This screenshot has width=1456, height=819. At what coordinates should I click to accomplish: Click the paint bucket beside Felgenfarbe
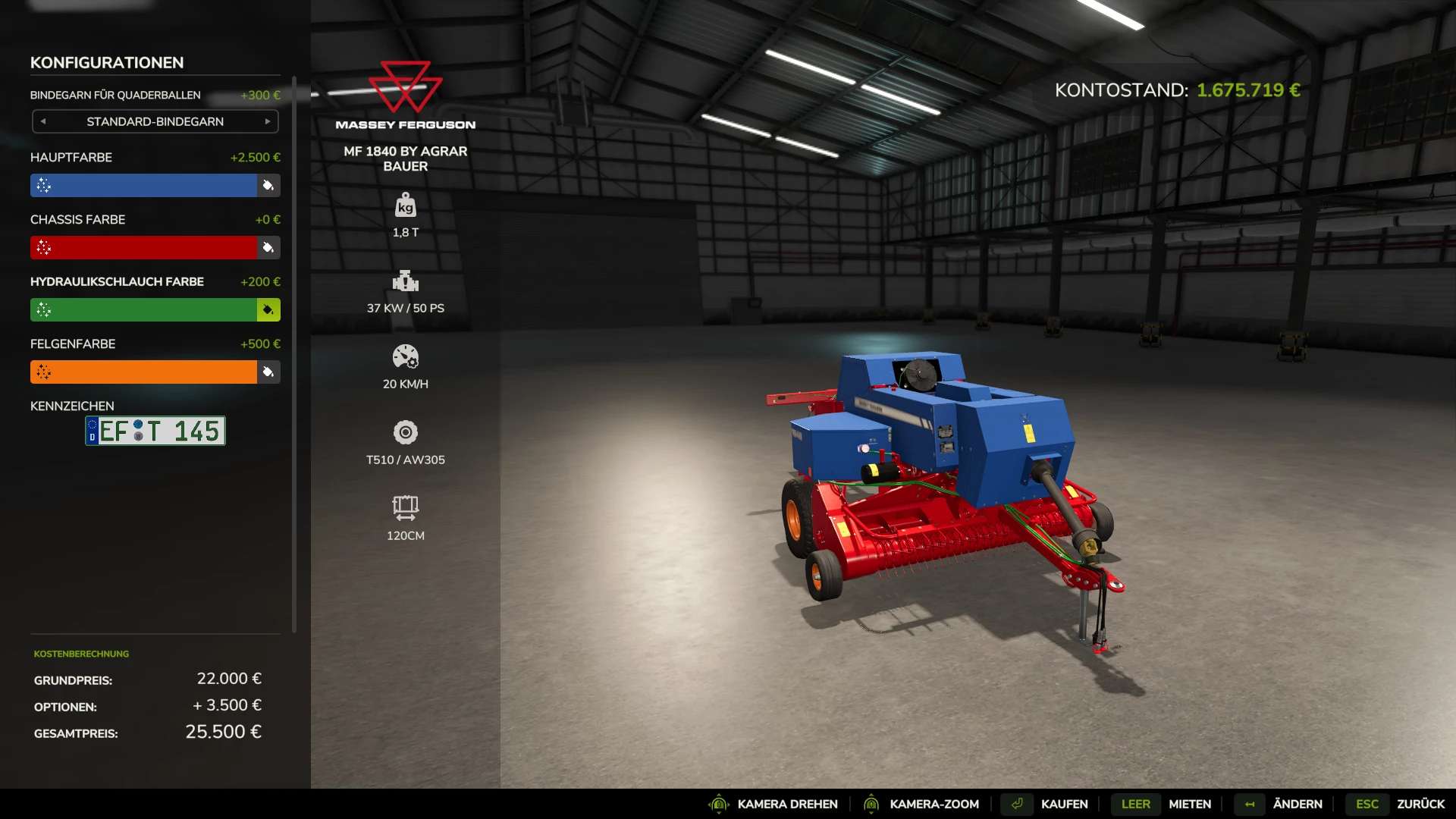[x=268, y=372]
